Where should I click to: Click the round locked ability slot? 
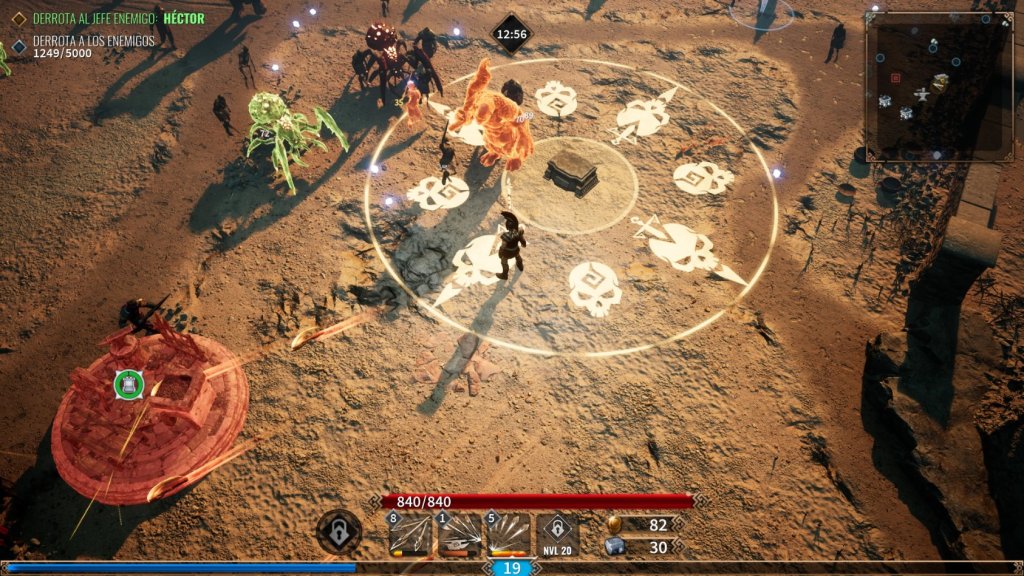coord(339,532)
